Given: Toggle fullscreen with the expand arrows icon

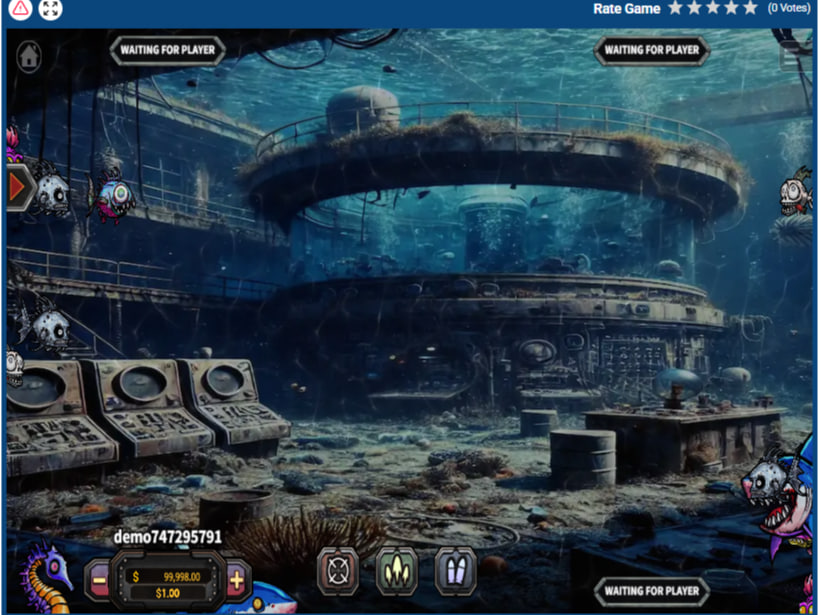Looking at the screenshot, I should (x=50, y=9).
